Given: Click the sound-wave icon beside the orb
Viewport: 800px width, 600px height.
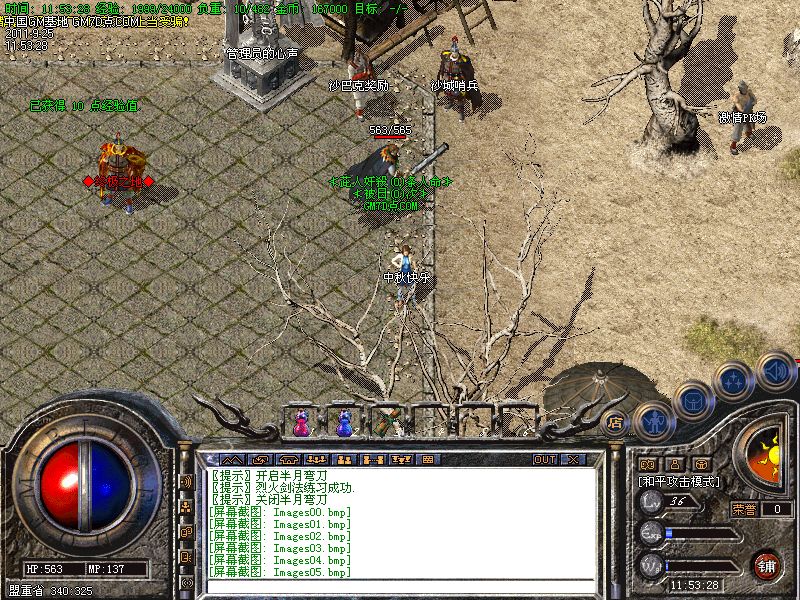Looking at the screenshot, I should 186,482.
